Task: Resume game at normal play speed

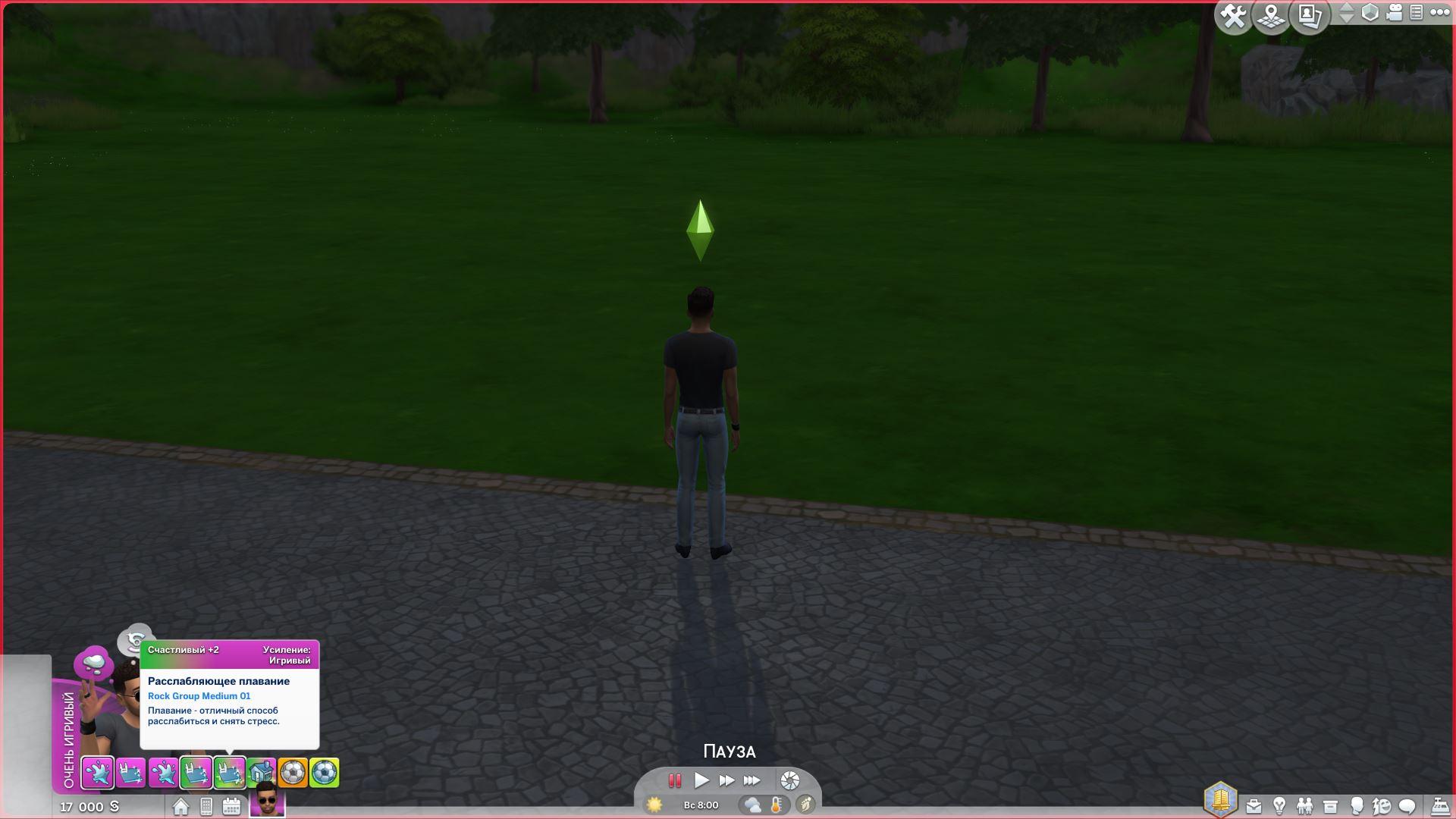Action: pos(701,780)
